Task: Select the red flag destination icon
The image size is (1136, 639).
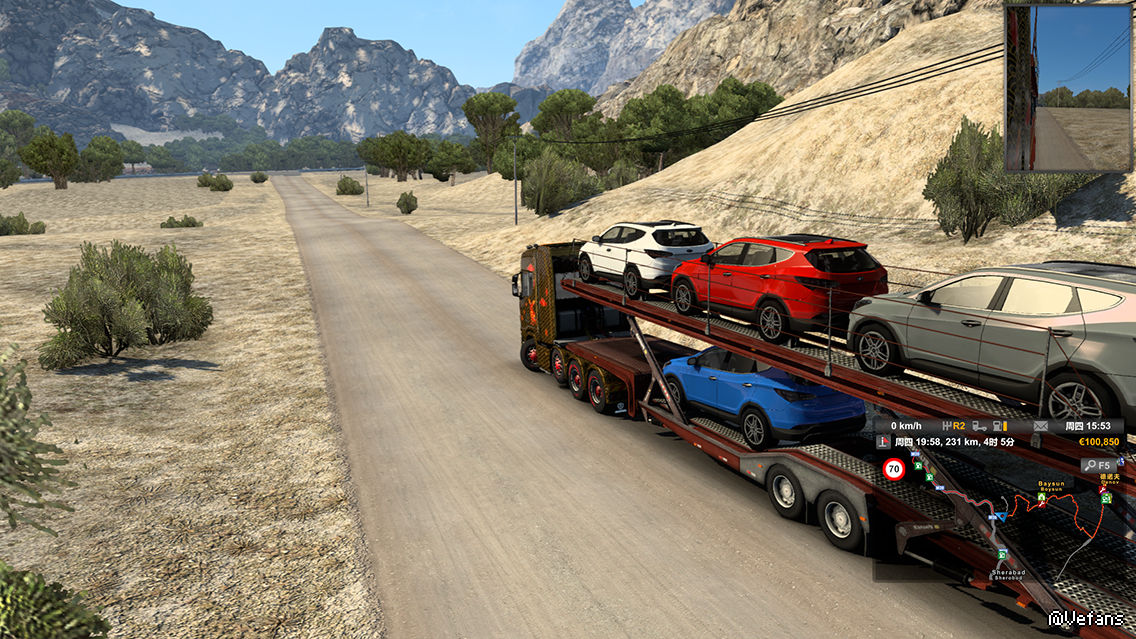Action: coord(883,441)
